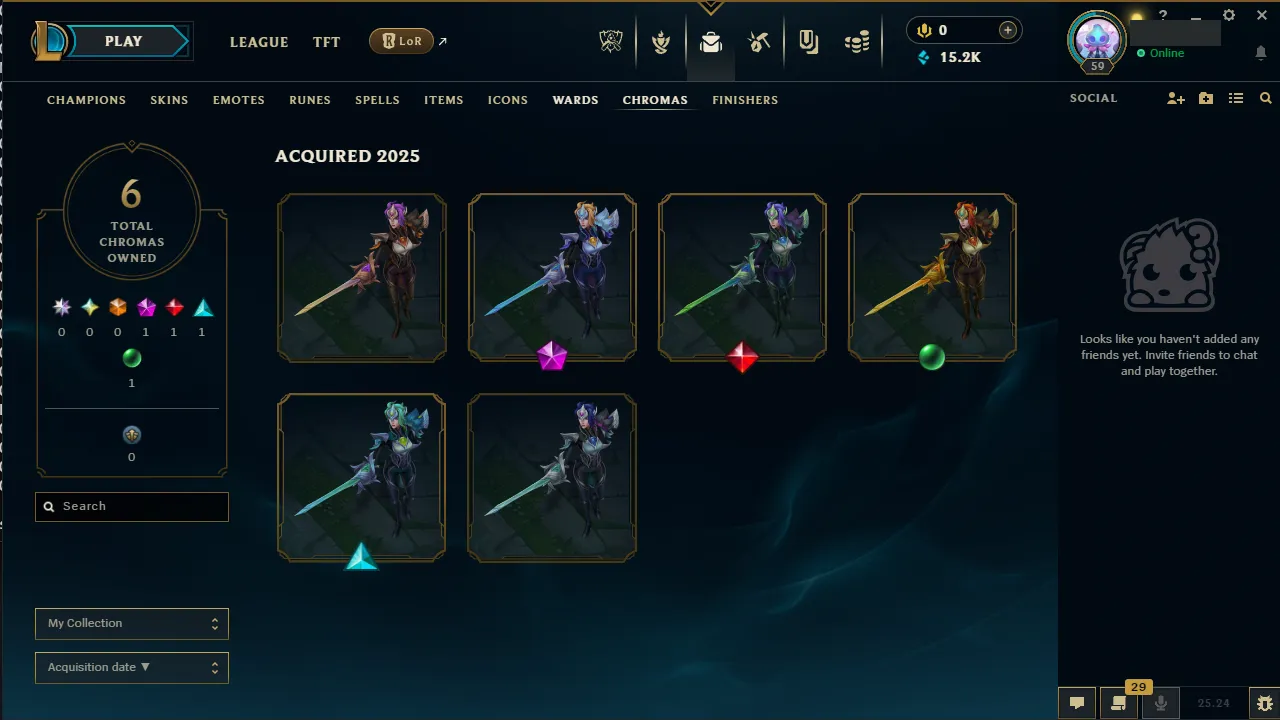This screenshot has height=720, width=1280.
Task: Open the TFT crest icon next to Esports
Action: (661, 41)
